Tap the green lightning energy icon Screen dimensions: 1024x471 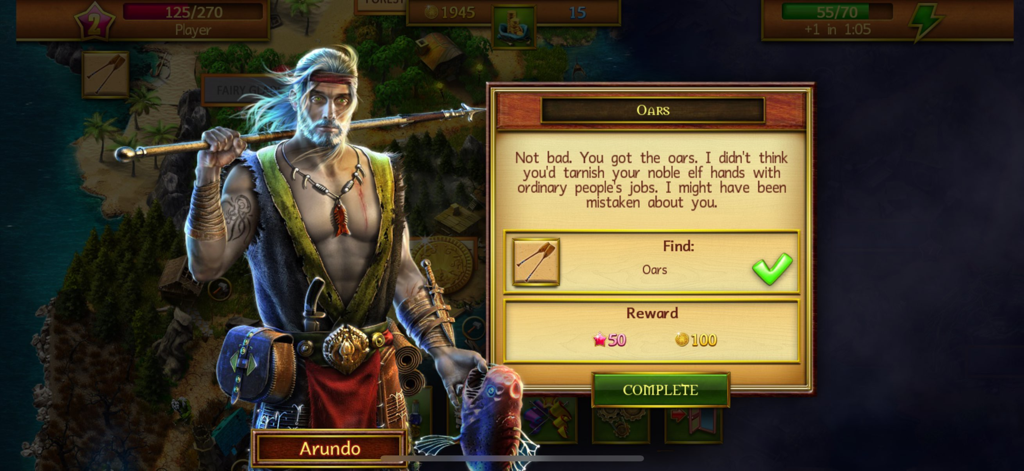tap(923, 22)
